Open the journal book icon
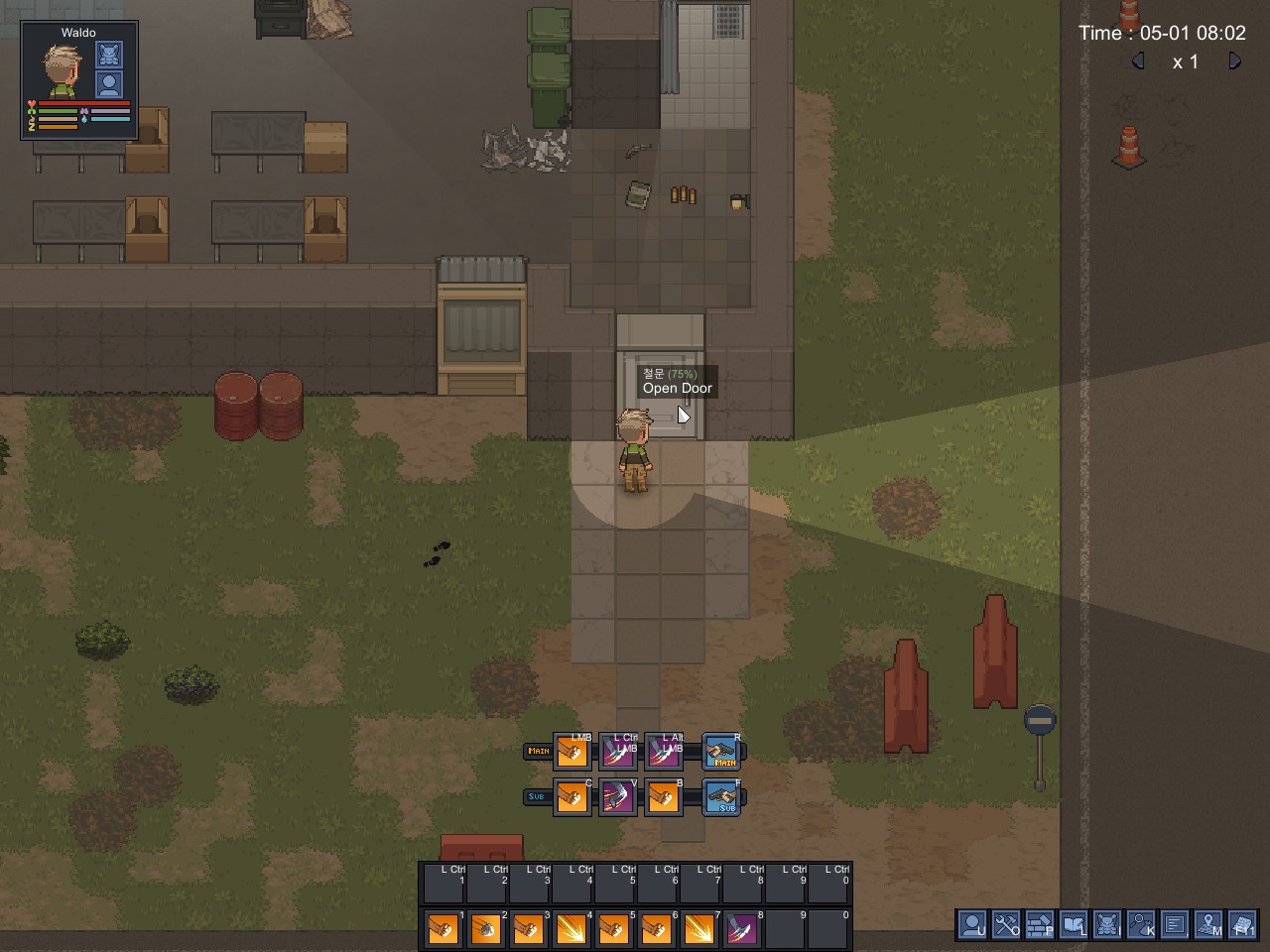The width and height of the screenshot is (1270, 952). pyautogui.click(x=1074, y=925)
